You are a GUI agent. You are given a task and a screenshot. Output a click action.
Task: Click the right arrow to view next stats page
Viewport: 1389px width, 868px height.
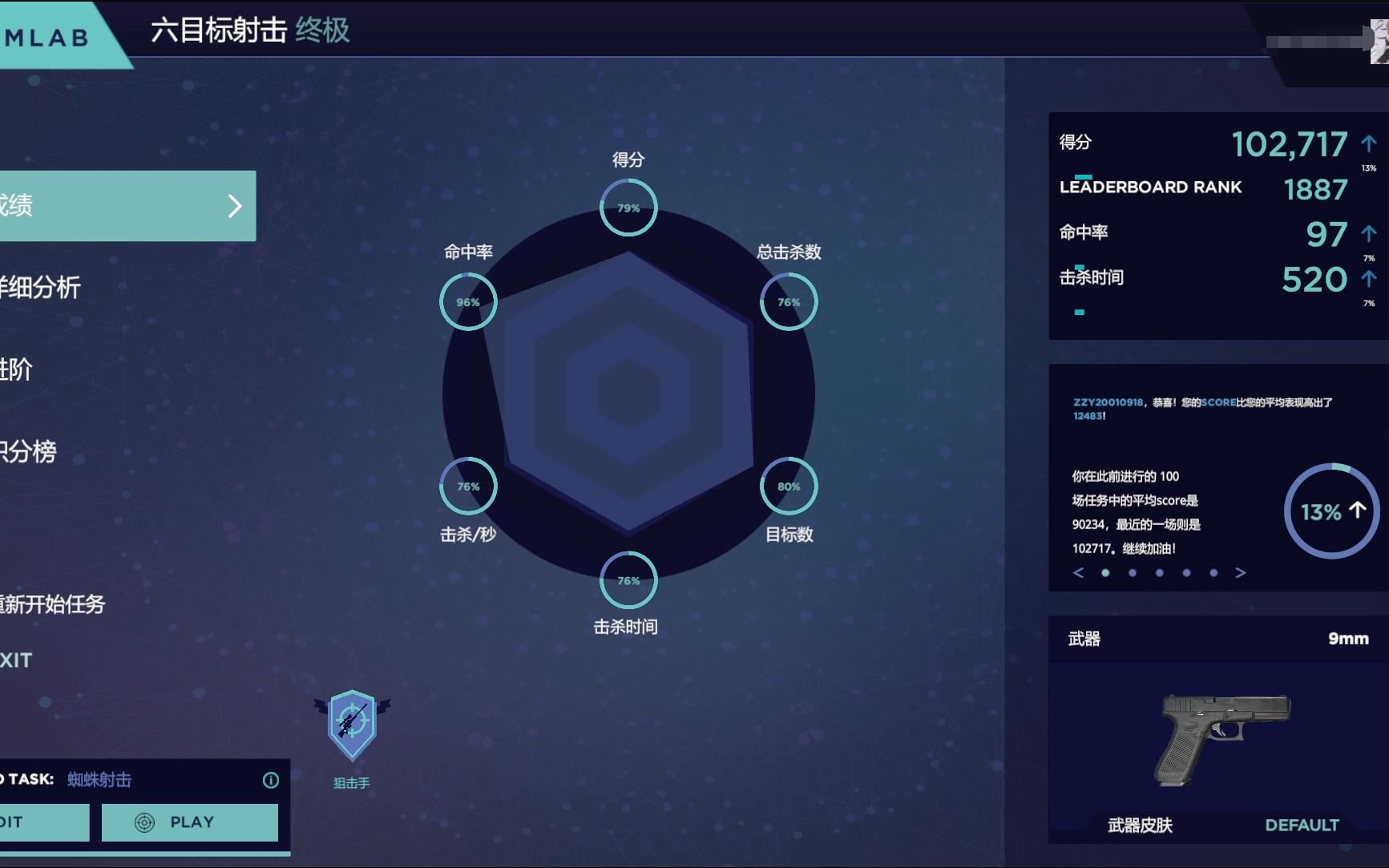pyautogui.click(x=1241, y=573)
